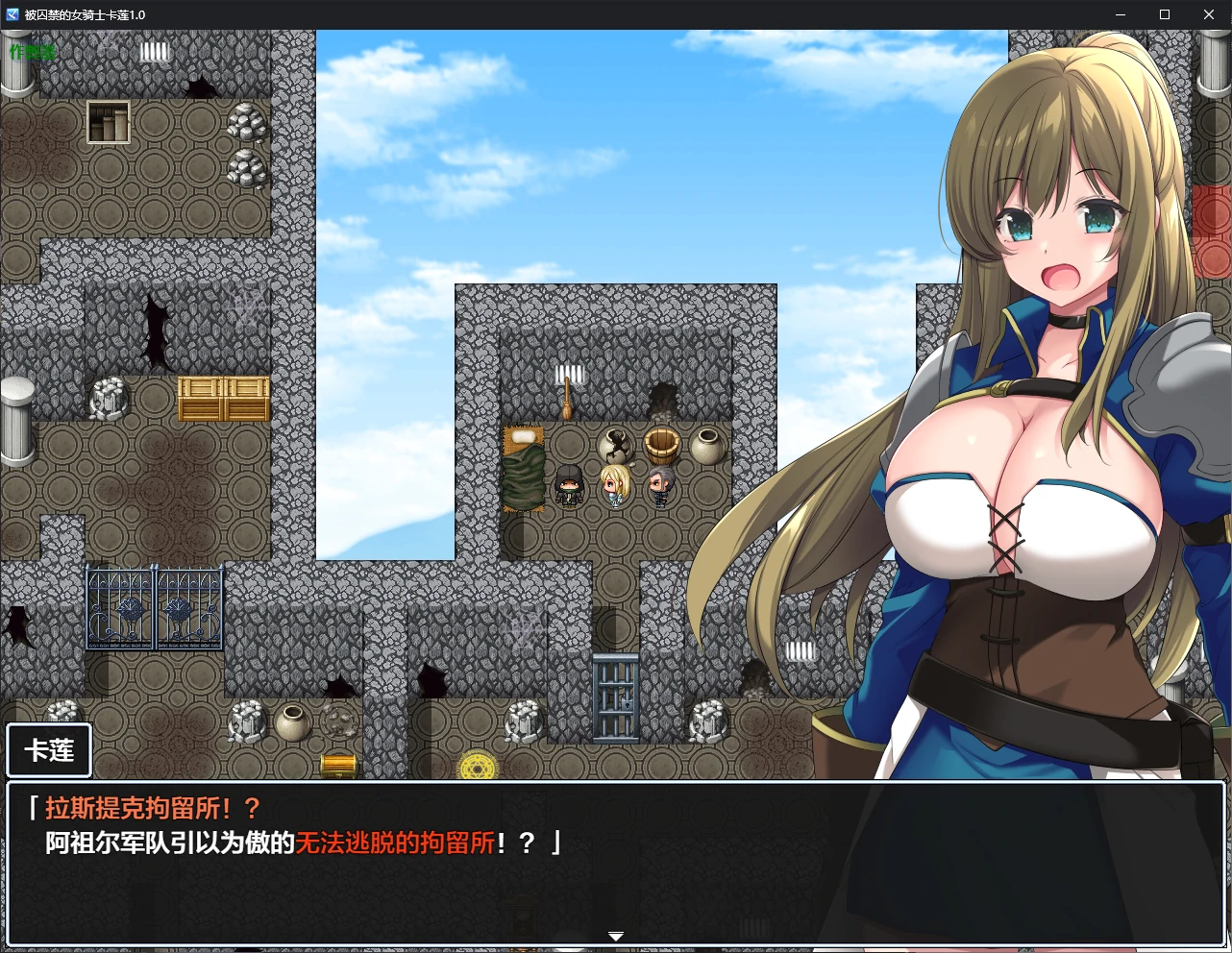Select the blonde Karen map sprite

[615, 485]
